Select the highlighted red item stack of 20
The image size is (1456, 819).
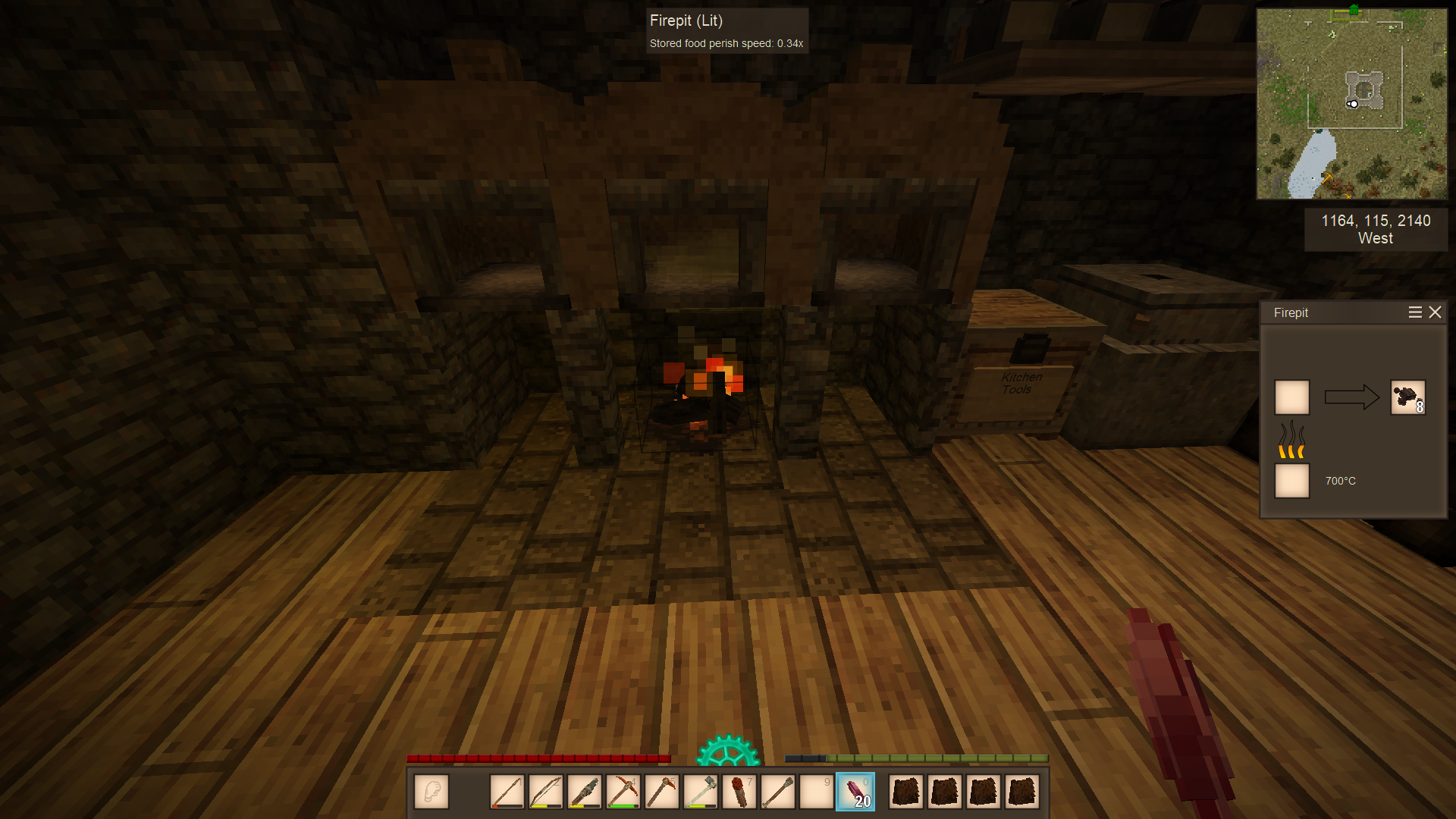click(x=855, y=792)
